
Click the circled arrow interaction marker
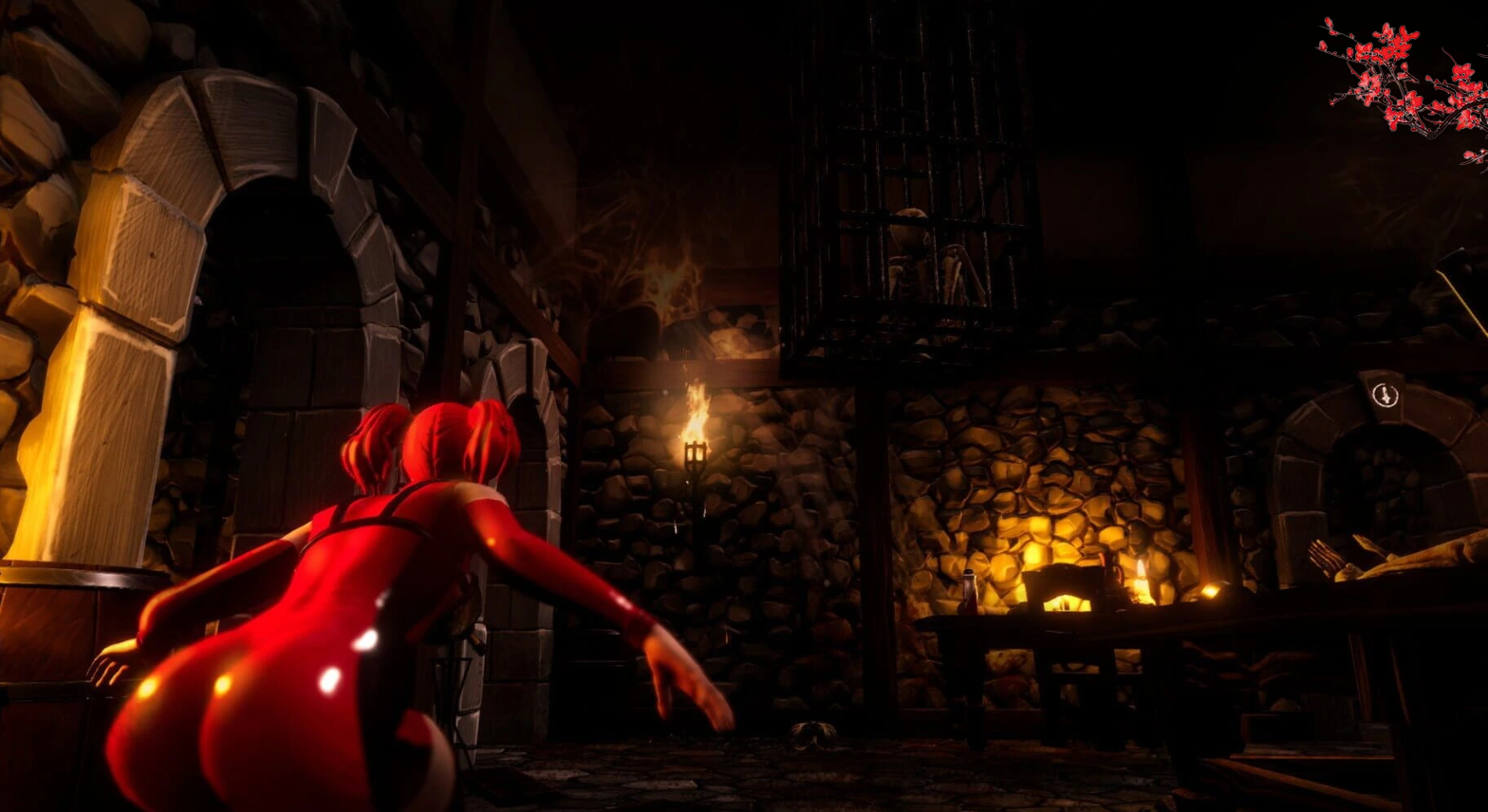pos(1386,395)
